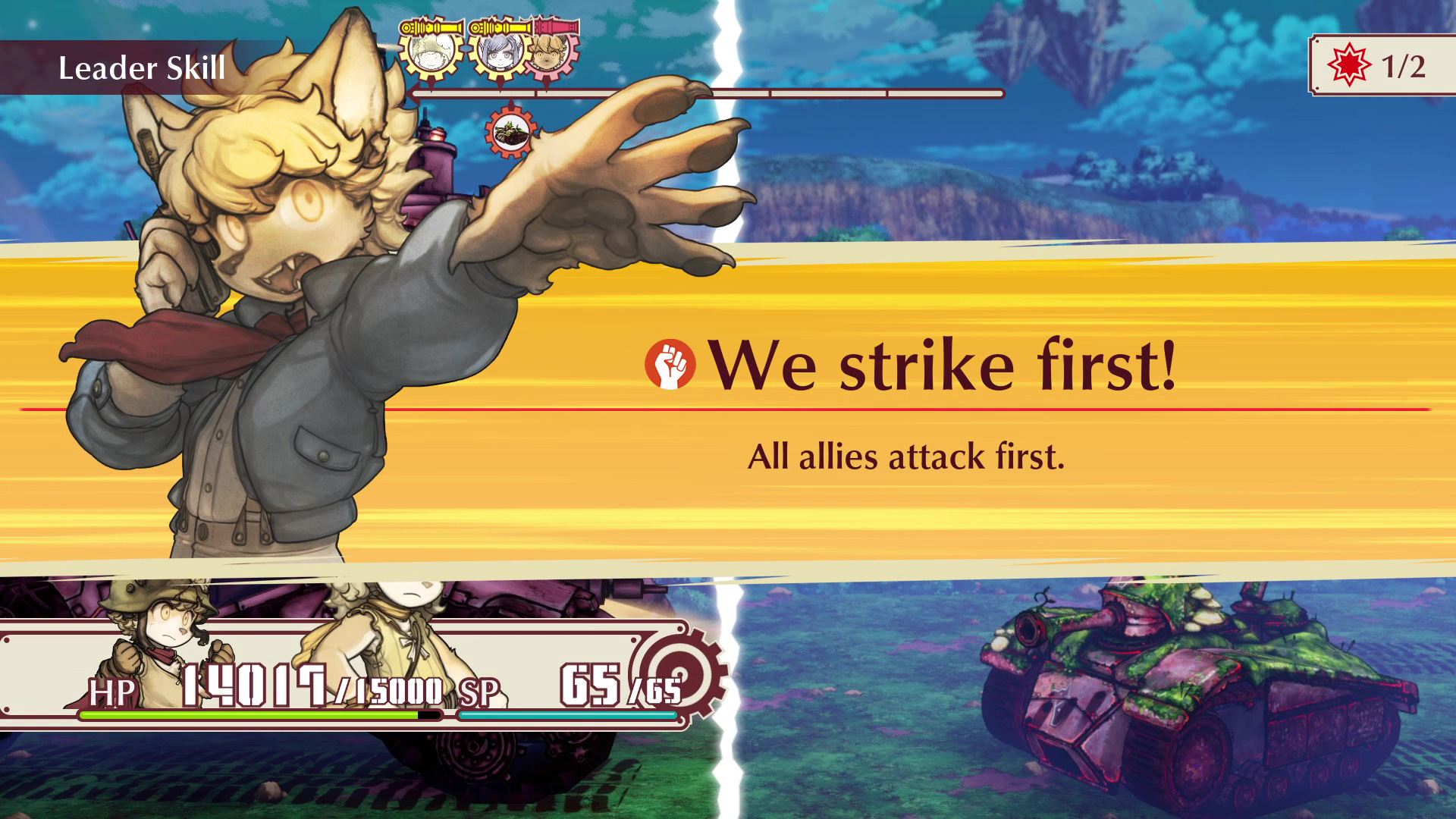1456x819 pixels.
Task: Click the enemy tank gear icon below the timeline
Action: coord(511,133)
